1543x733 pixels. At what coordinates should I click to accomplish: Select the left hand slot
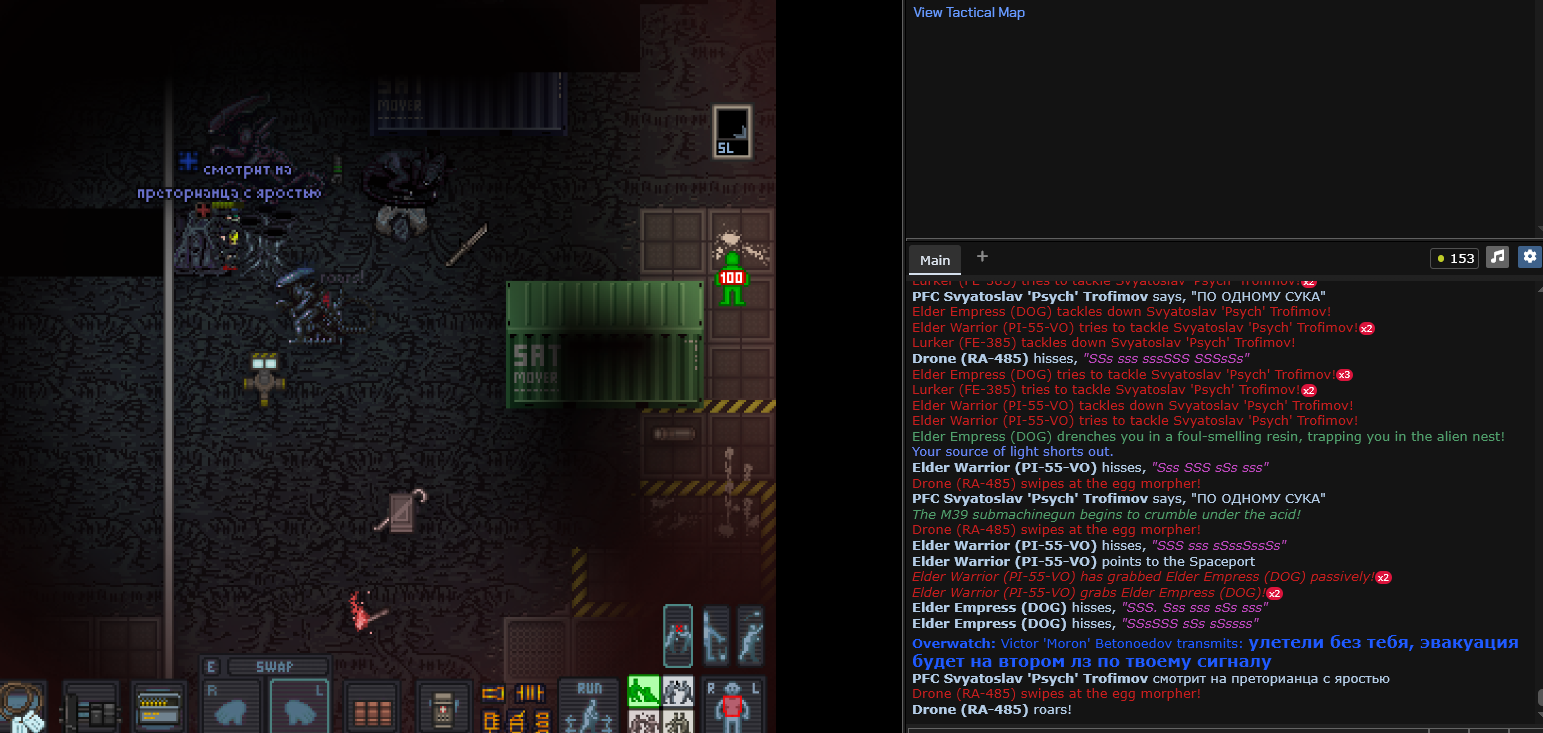(x=300, y=708)
